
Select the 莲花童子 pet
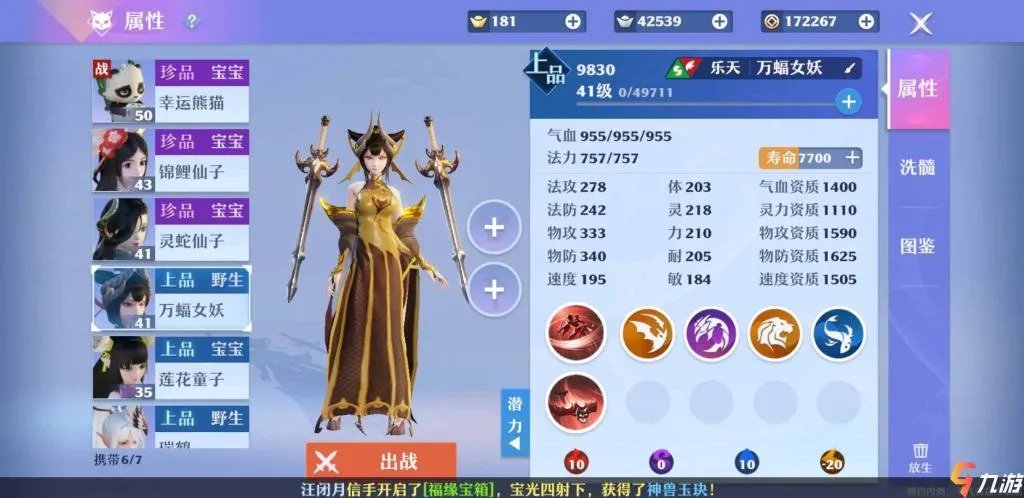[170, 367]
